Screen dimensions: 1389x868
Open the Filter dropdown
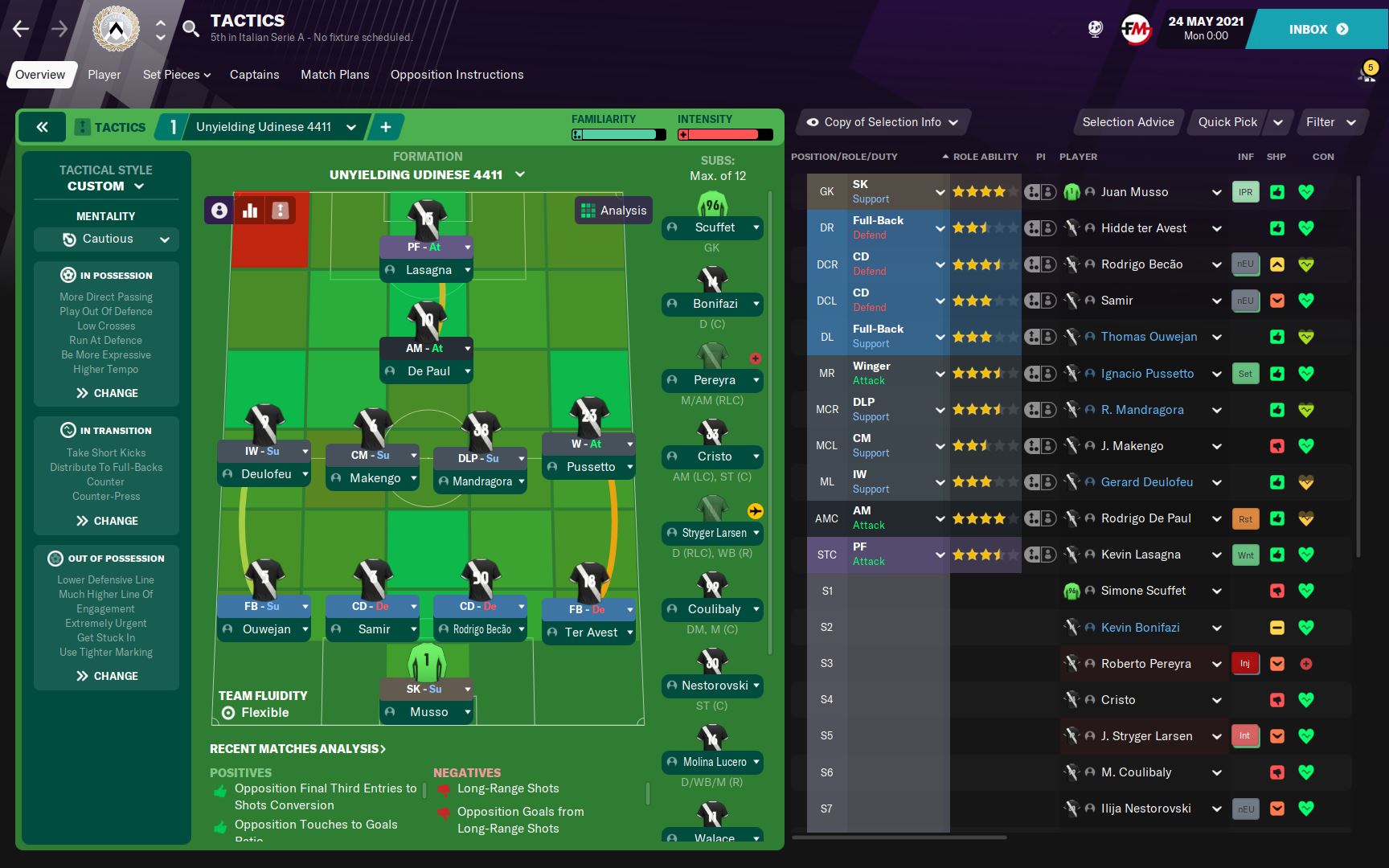click(x=1330, y=122)
